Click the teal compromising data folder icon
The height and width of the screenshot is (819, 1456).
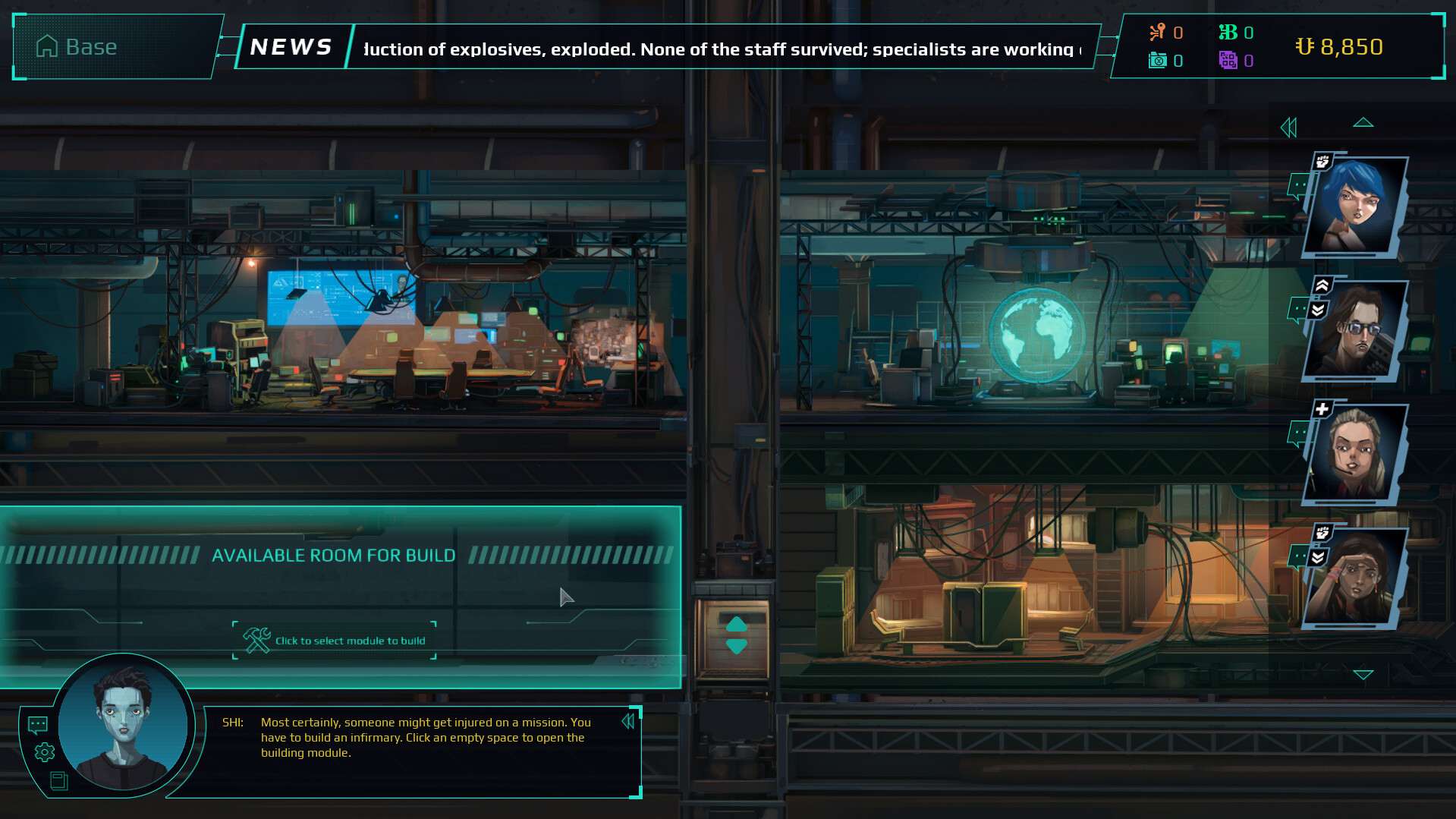coord(1156,61)
